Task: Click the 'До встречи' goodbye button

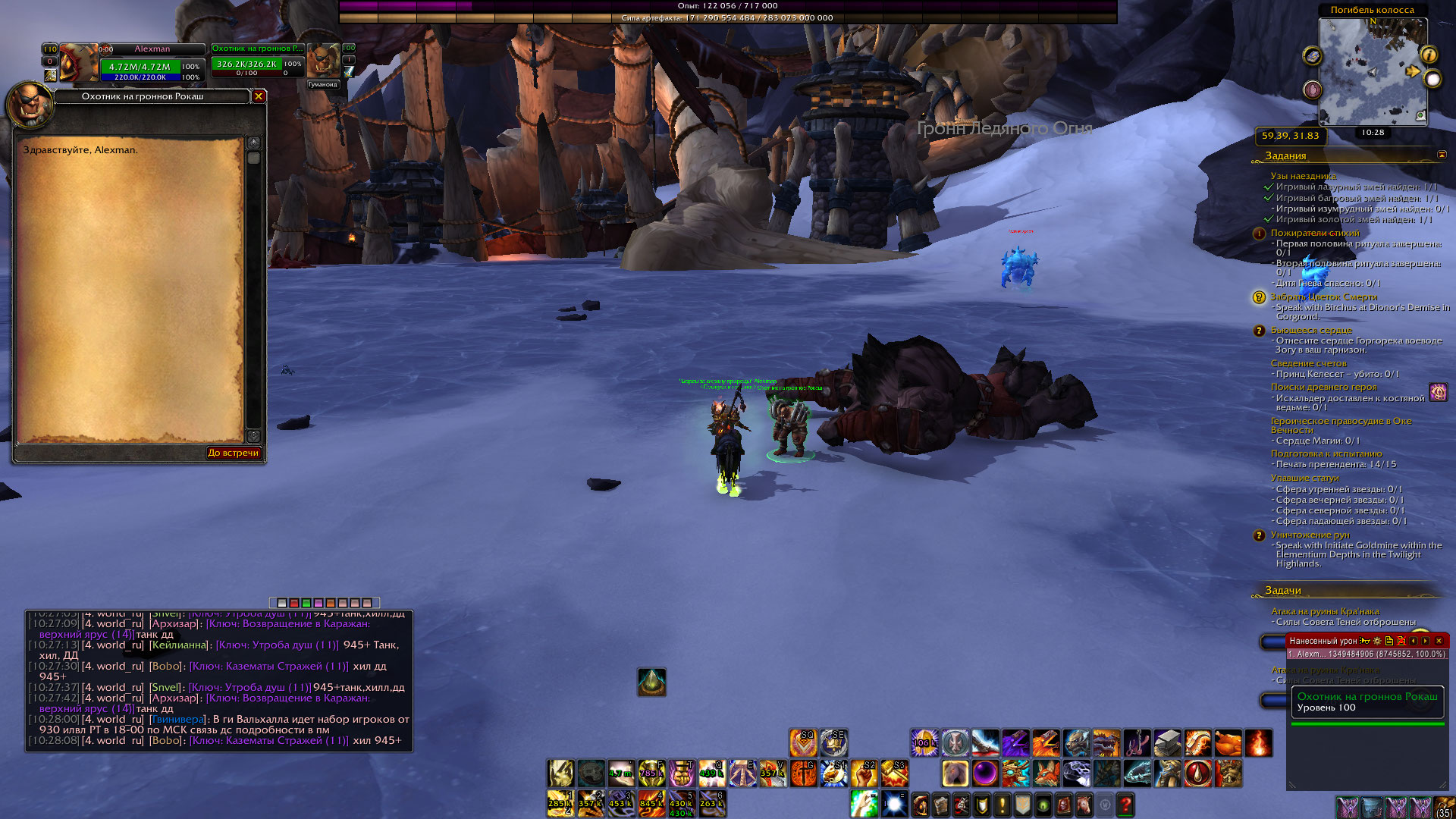Action: pos(234,453)
